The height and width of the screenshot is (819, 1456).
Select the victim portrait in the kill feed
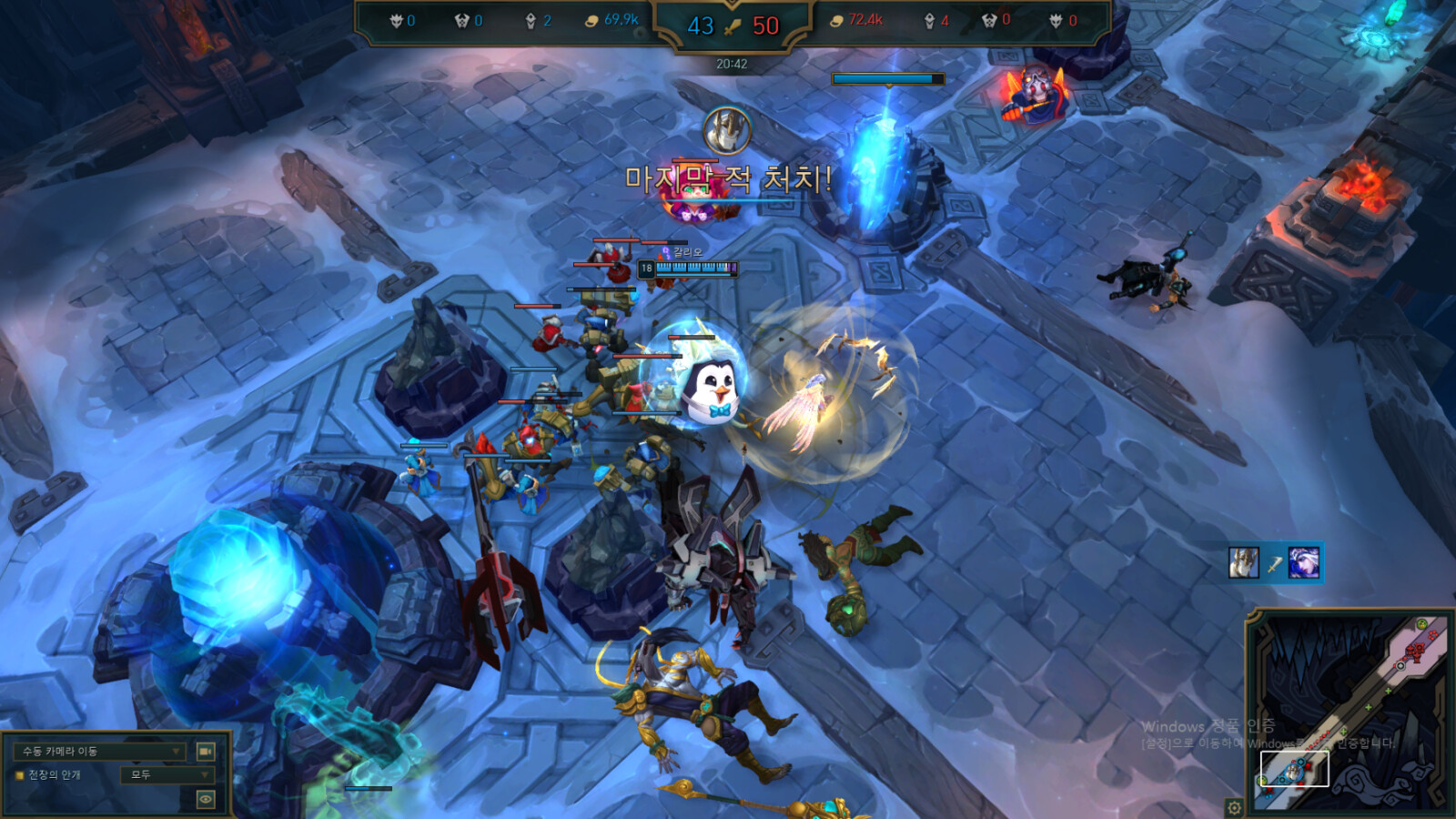click(1304, 563)
